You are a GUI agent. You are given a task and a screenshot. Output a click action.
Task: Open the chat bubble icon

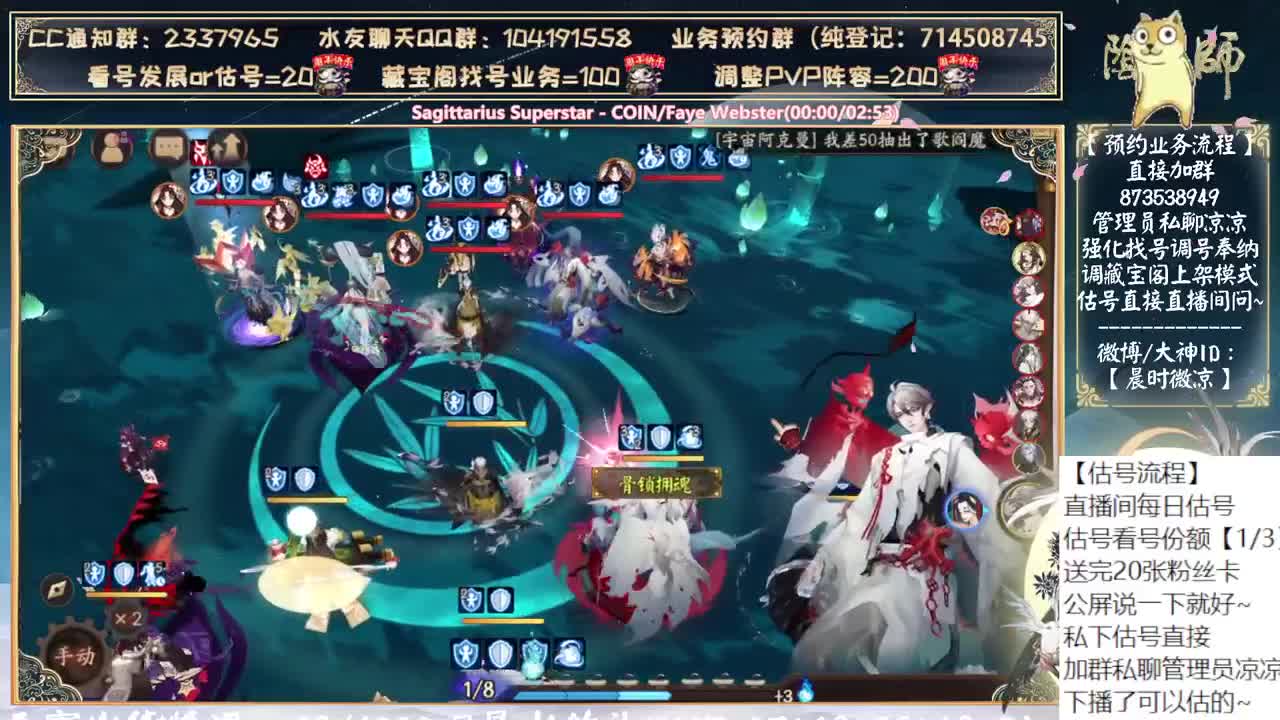(x=166, y=147)
